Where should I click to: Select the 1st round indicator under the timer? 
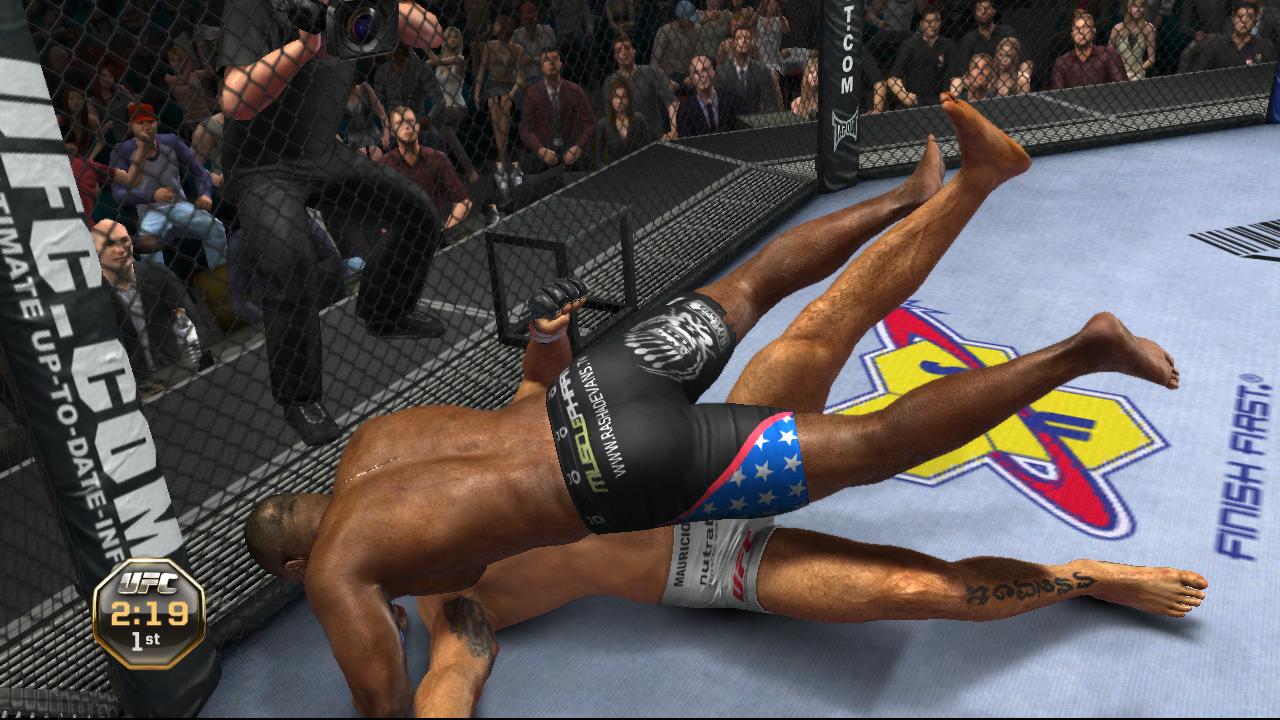(145, 640)
